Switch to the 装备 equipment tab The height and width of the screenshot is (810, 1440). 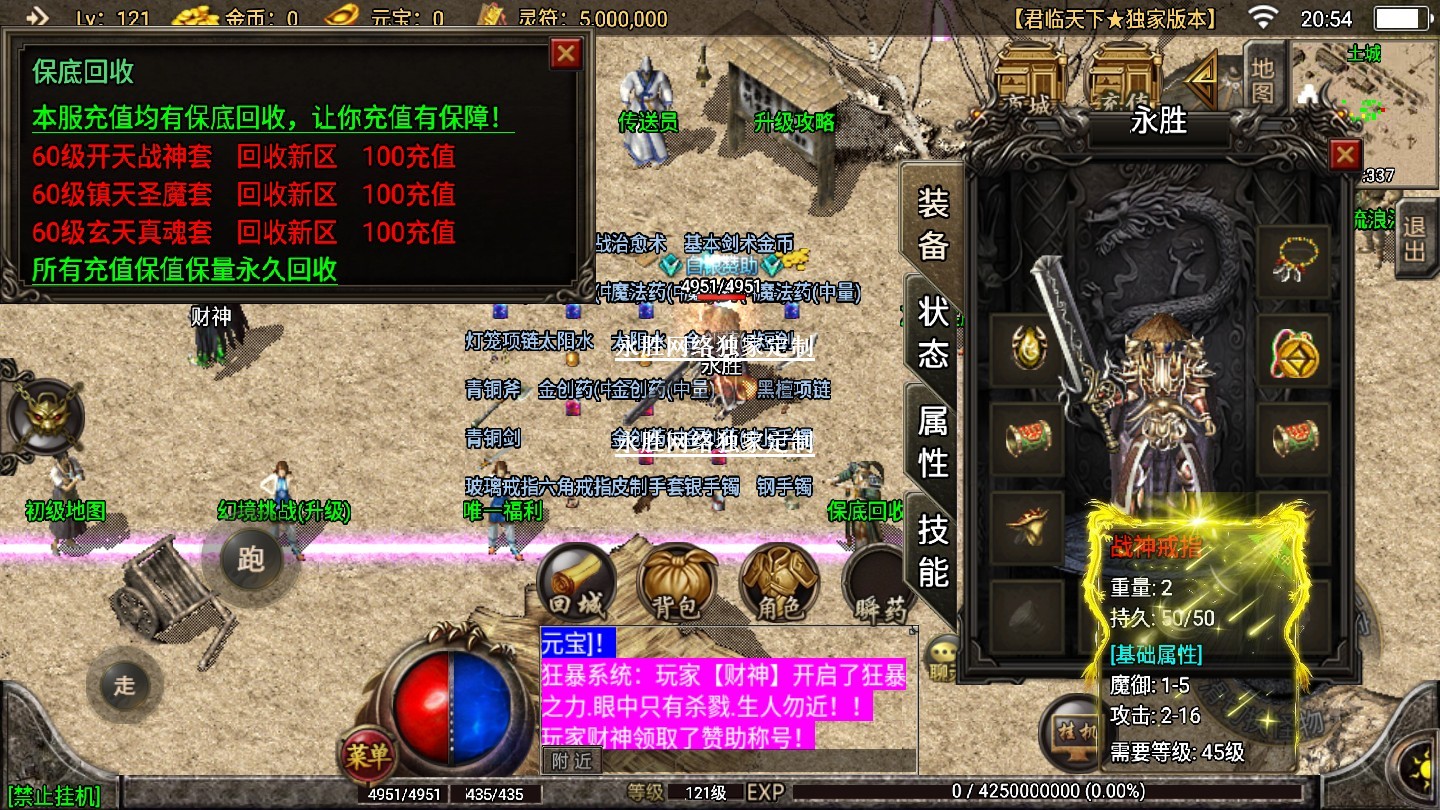coord(932,224)
